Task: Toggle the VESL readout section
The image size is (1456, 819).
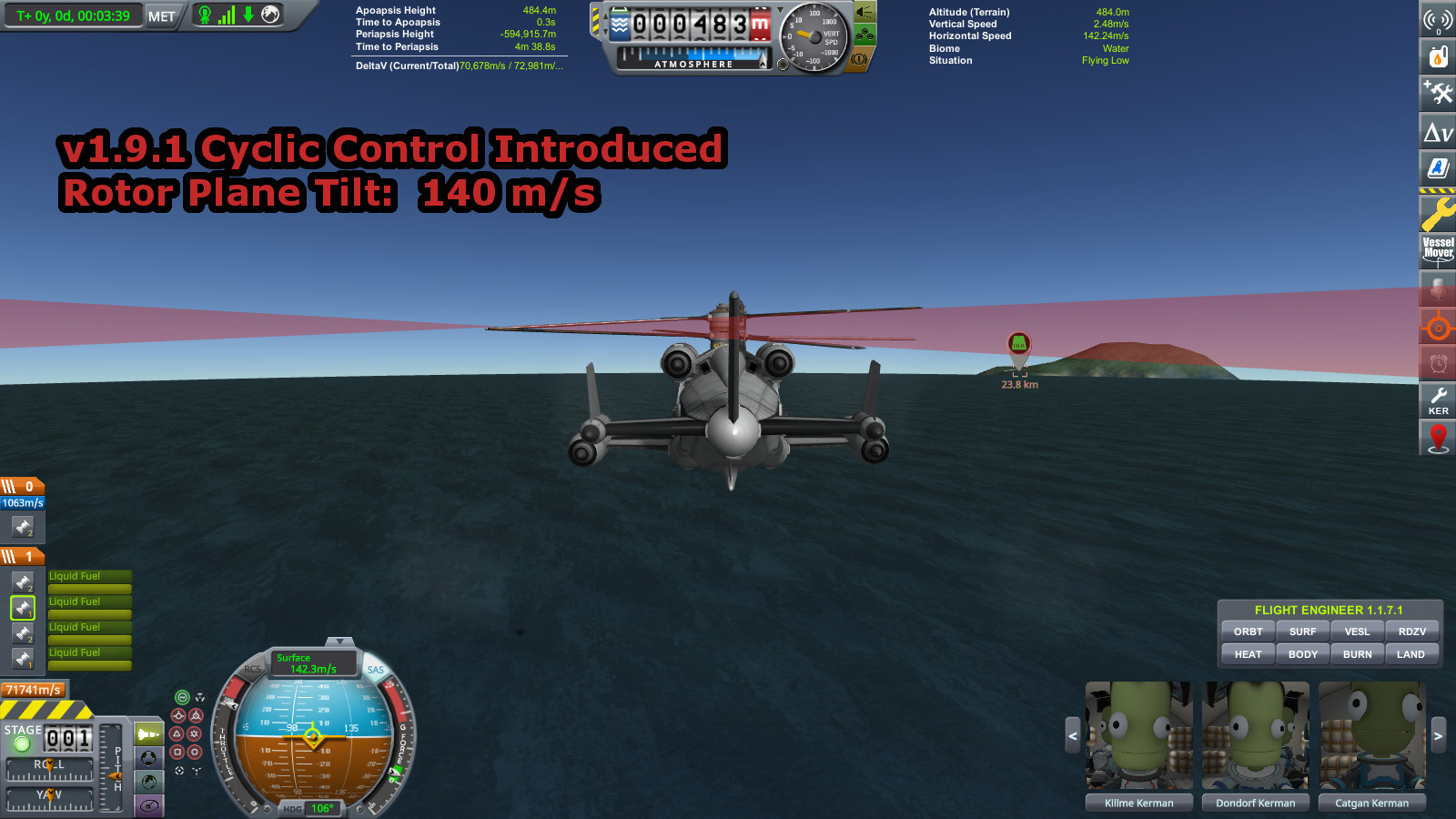Action: pyautogui.click(x=1357, y=632)
